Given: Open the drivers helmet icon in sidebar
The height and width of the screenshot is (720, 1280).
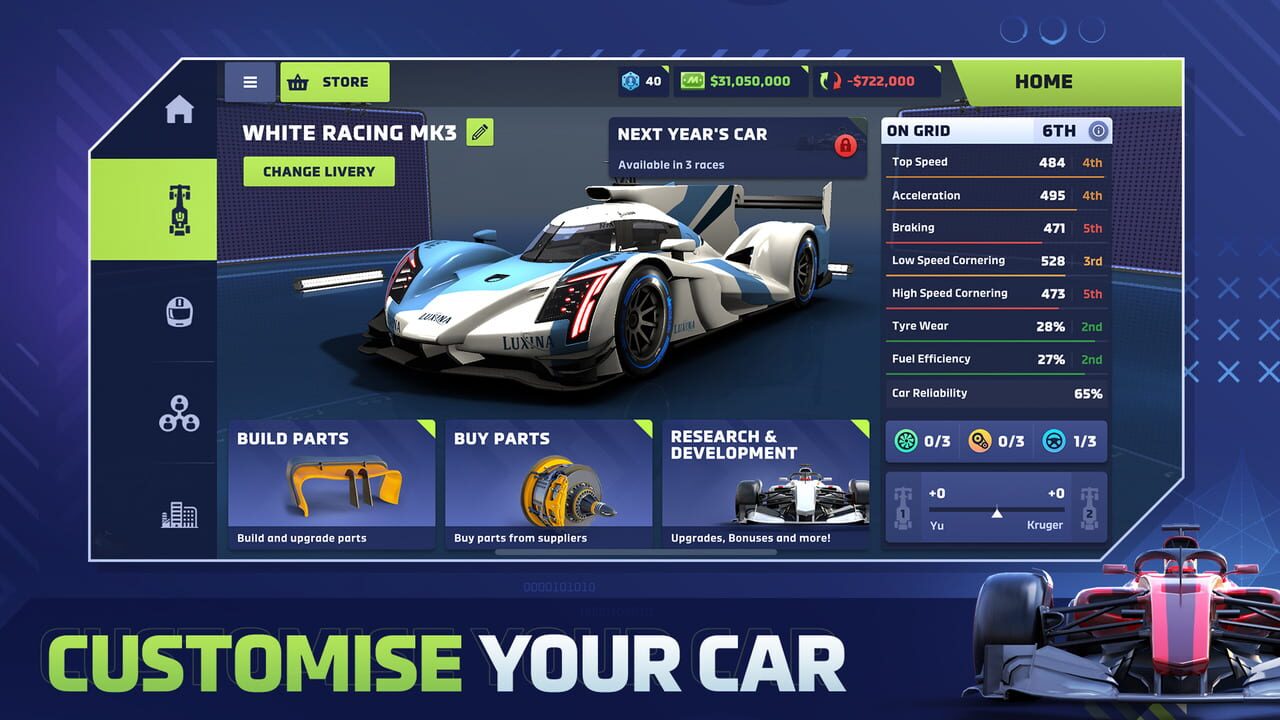Looking at the screenshot, I should pos(181,311).
